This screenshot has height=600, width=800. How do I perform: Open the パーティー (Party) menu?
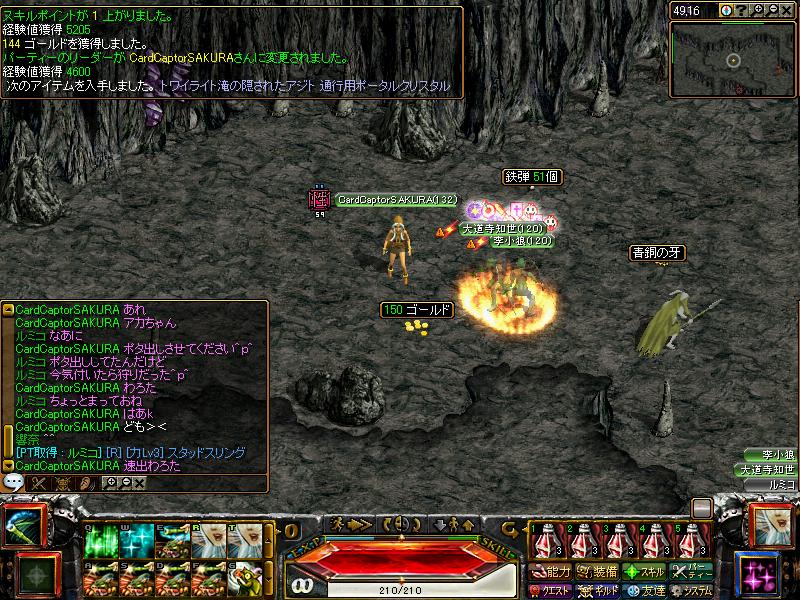click(690, 572)
